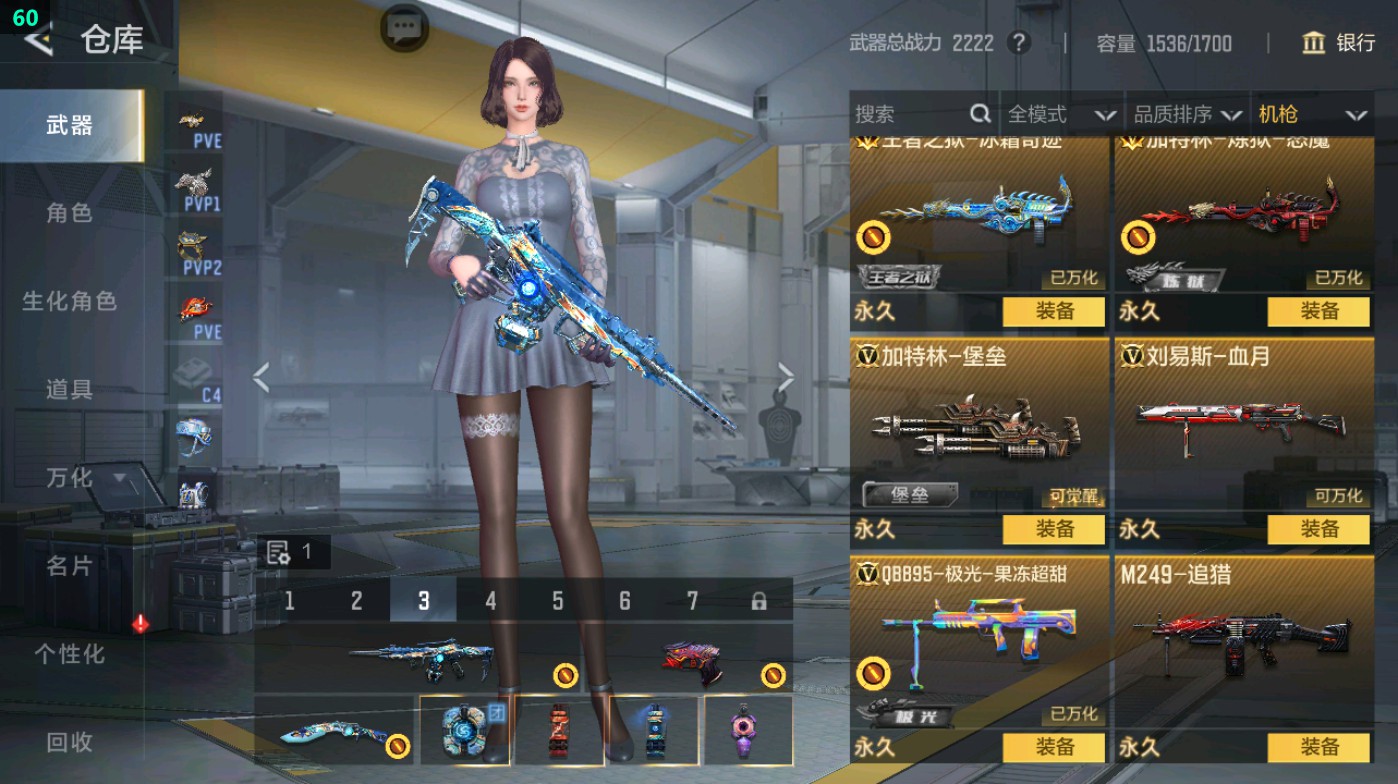The height and width of the screenshot is (784, 1398).
Task: Equip the 加特林-堡垒 machine gun
Action: click(1054, 529)
